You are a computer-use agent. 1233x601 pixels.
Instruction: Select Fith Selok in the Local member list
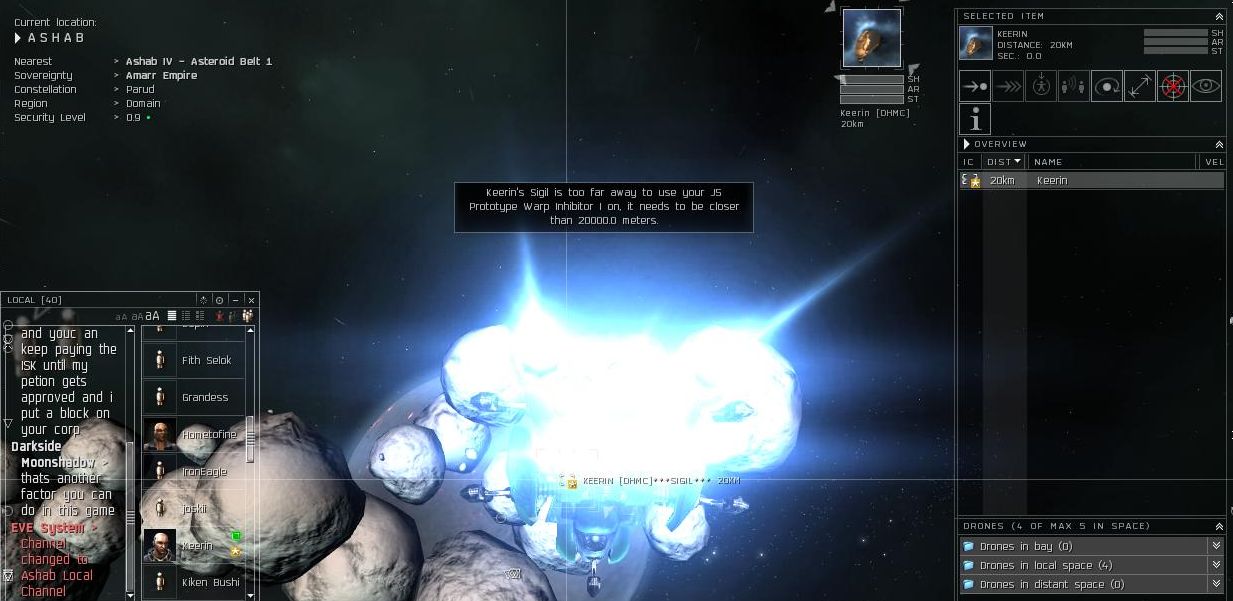tap(206, 360)
